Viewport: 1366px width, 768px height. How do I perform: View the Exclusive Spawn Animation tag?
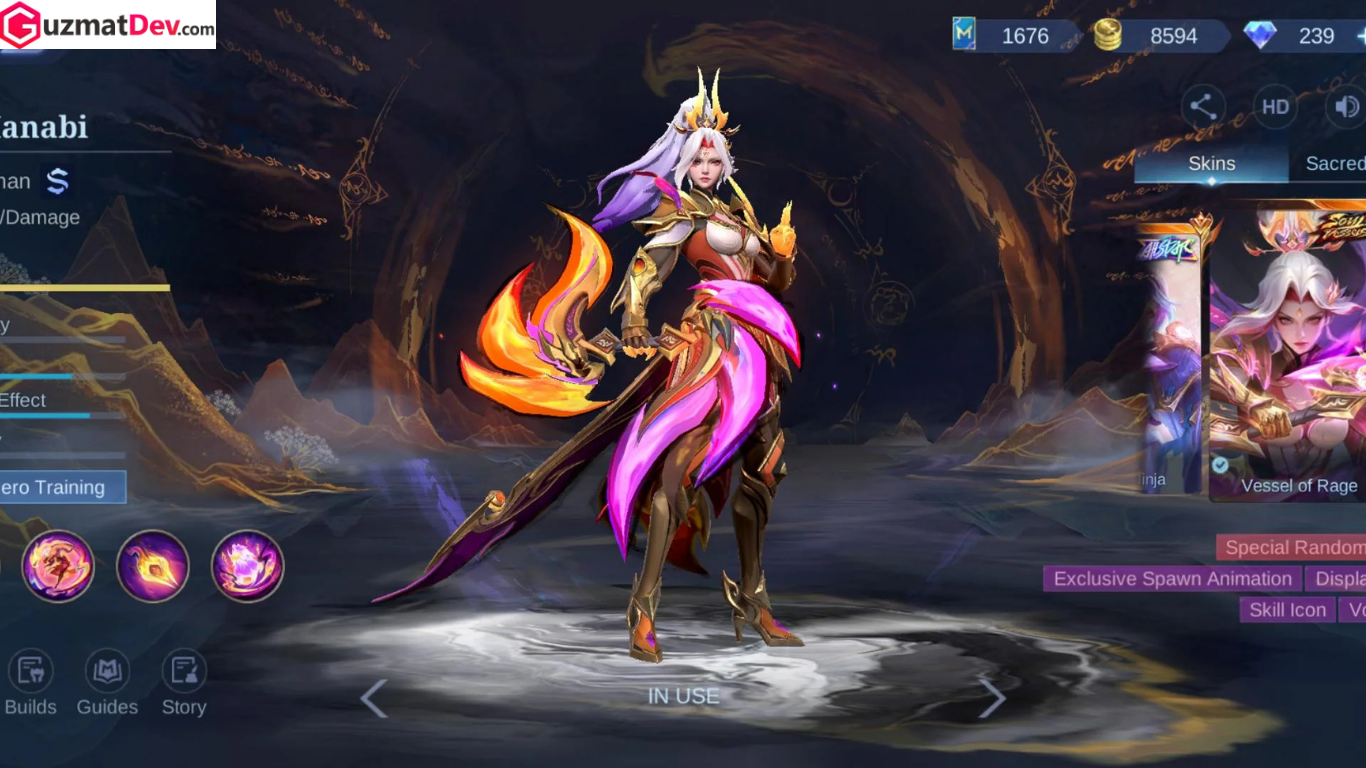tap(1172, 579)
